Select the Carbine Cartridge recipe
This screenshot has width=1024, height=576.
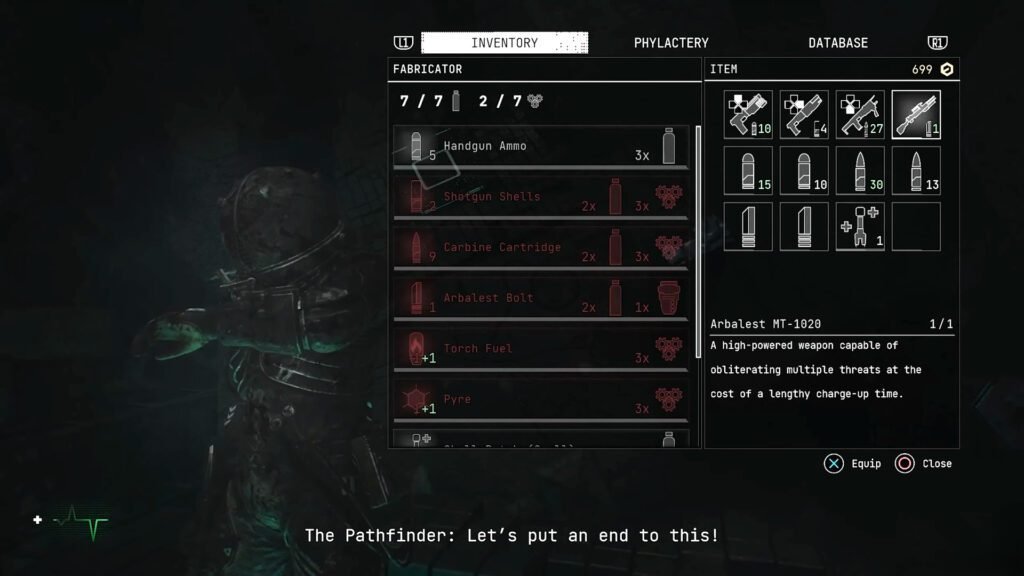point(541,248)
